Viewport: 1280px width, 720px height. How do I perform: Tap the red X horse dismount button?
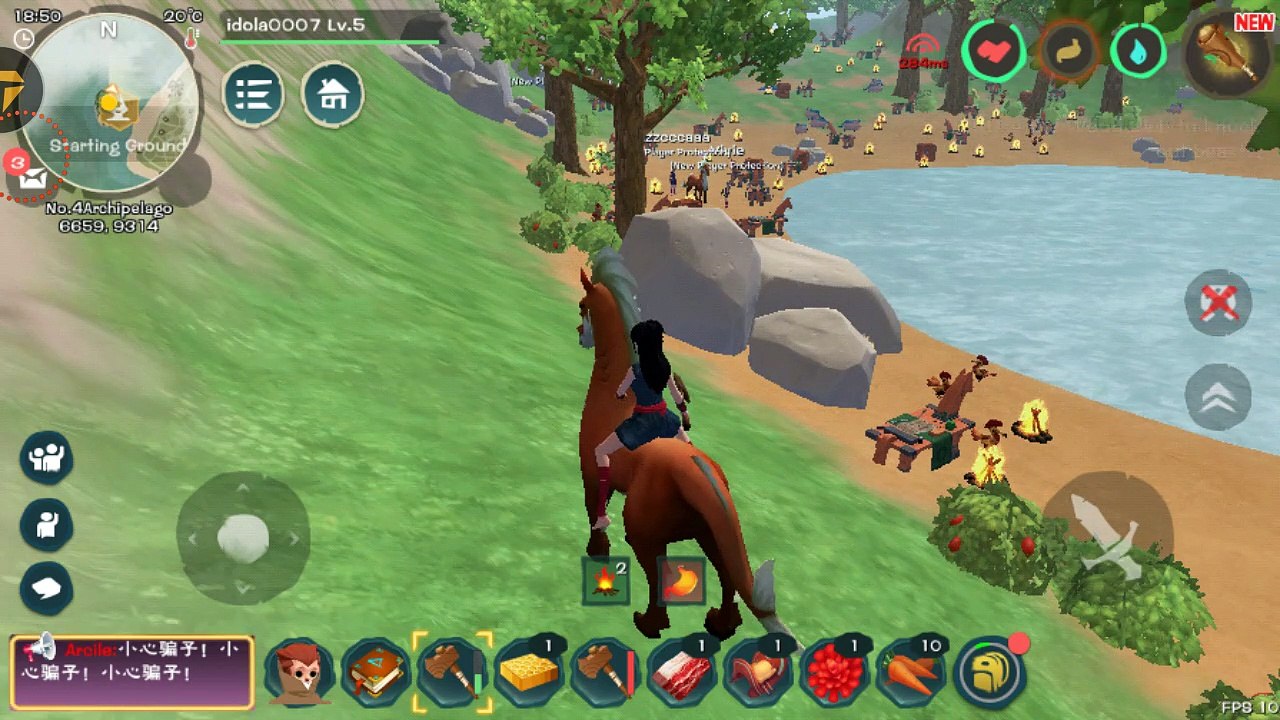1218,302
